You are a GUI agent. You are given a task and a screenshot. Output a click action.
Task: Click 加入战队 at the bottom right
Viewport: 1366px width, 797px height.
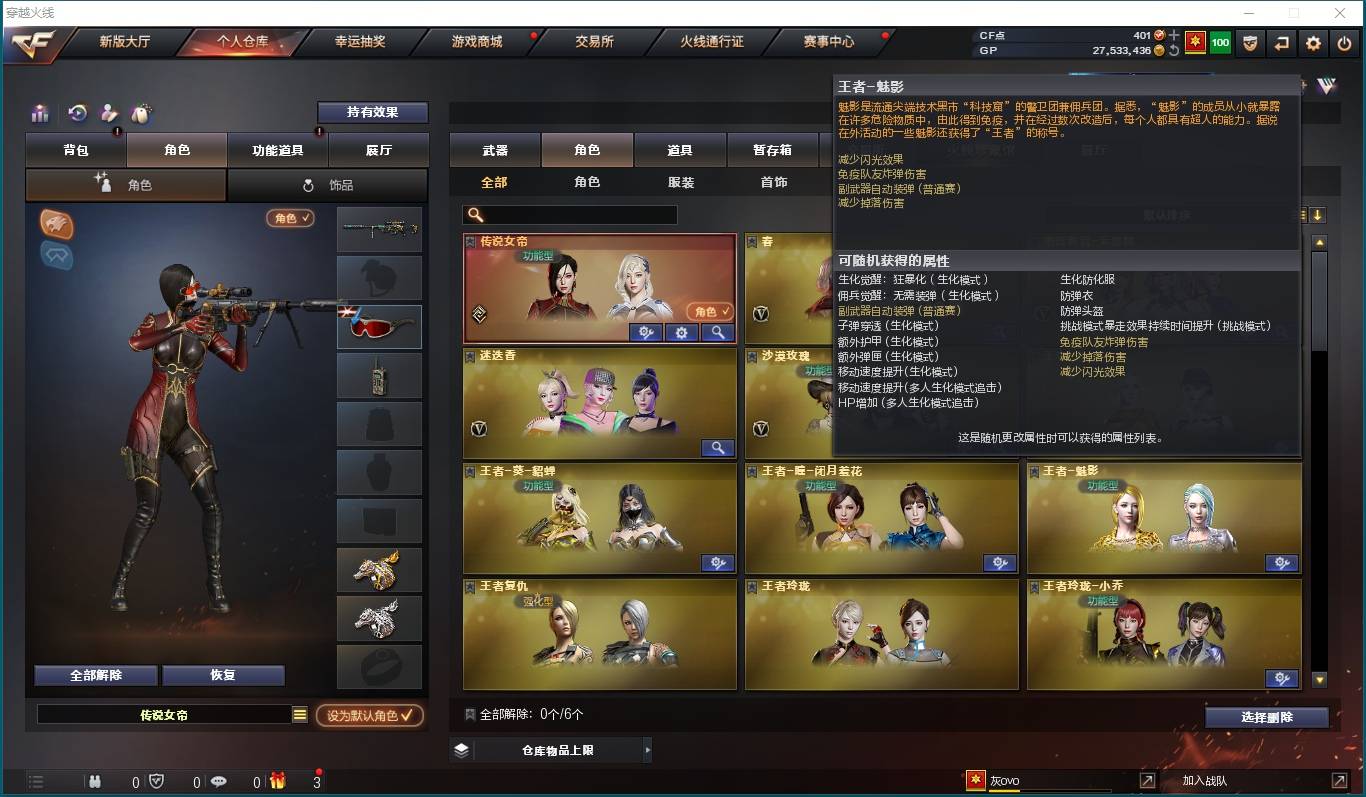1205,781
